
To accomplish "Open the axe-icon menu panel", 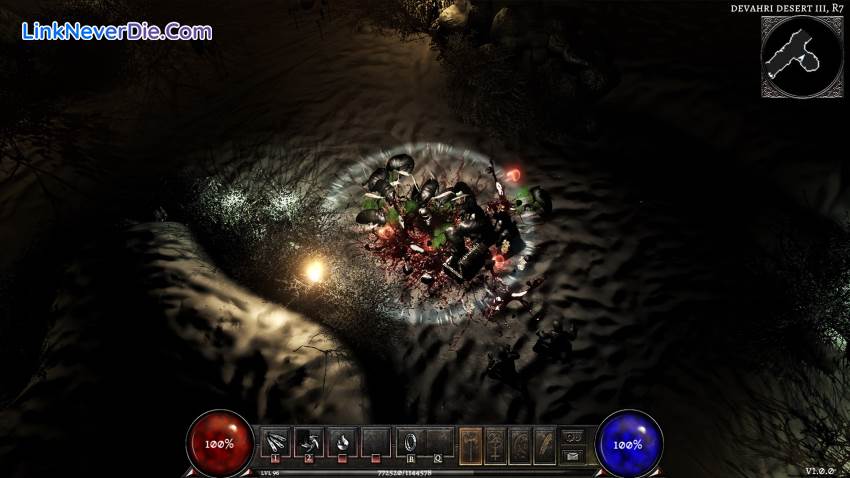I will point(471,445).
